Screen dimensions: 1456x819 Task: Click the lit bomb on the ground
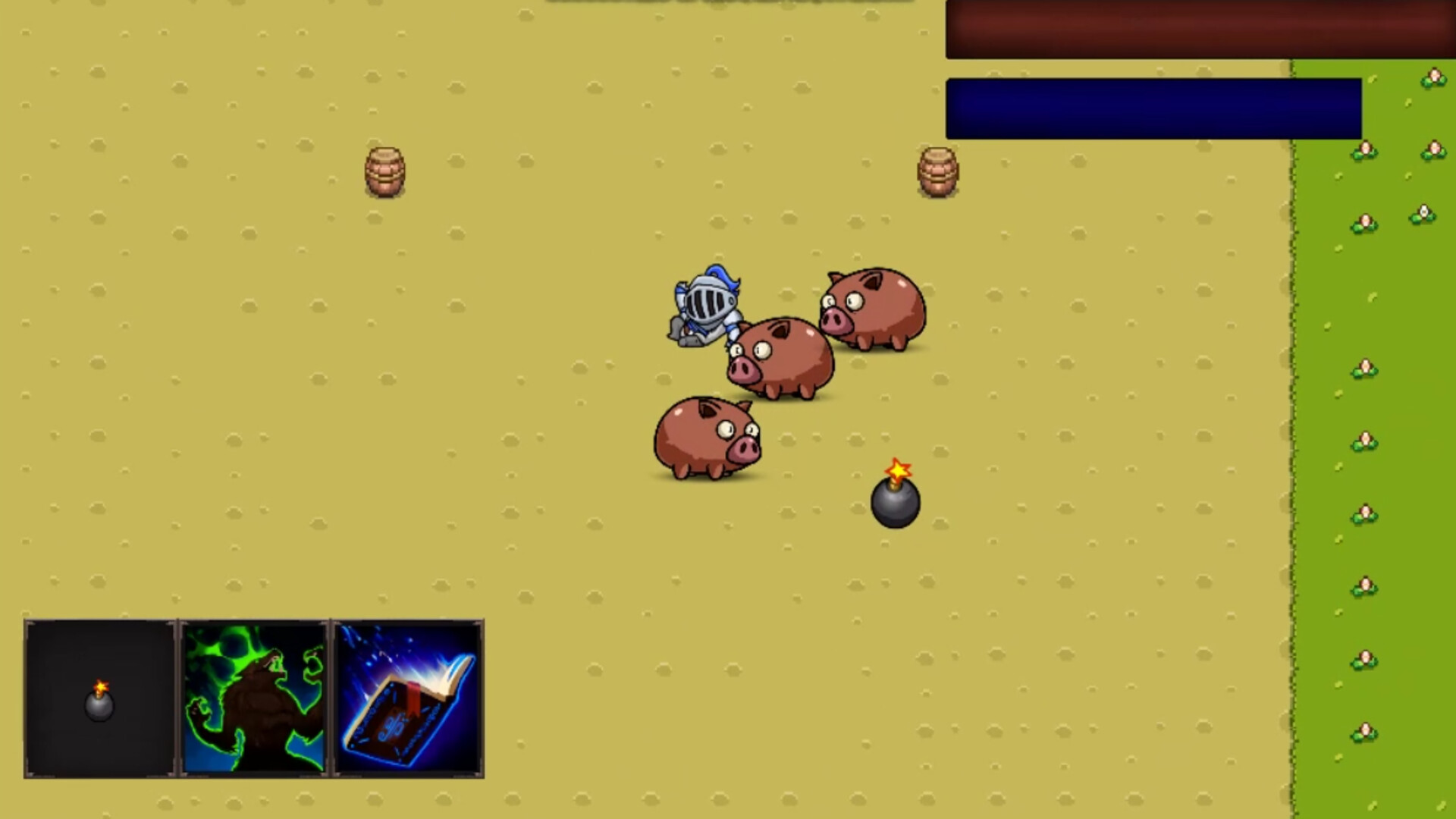point(895,502)
